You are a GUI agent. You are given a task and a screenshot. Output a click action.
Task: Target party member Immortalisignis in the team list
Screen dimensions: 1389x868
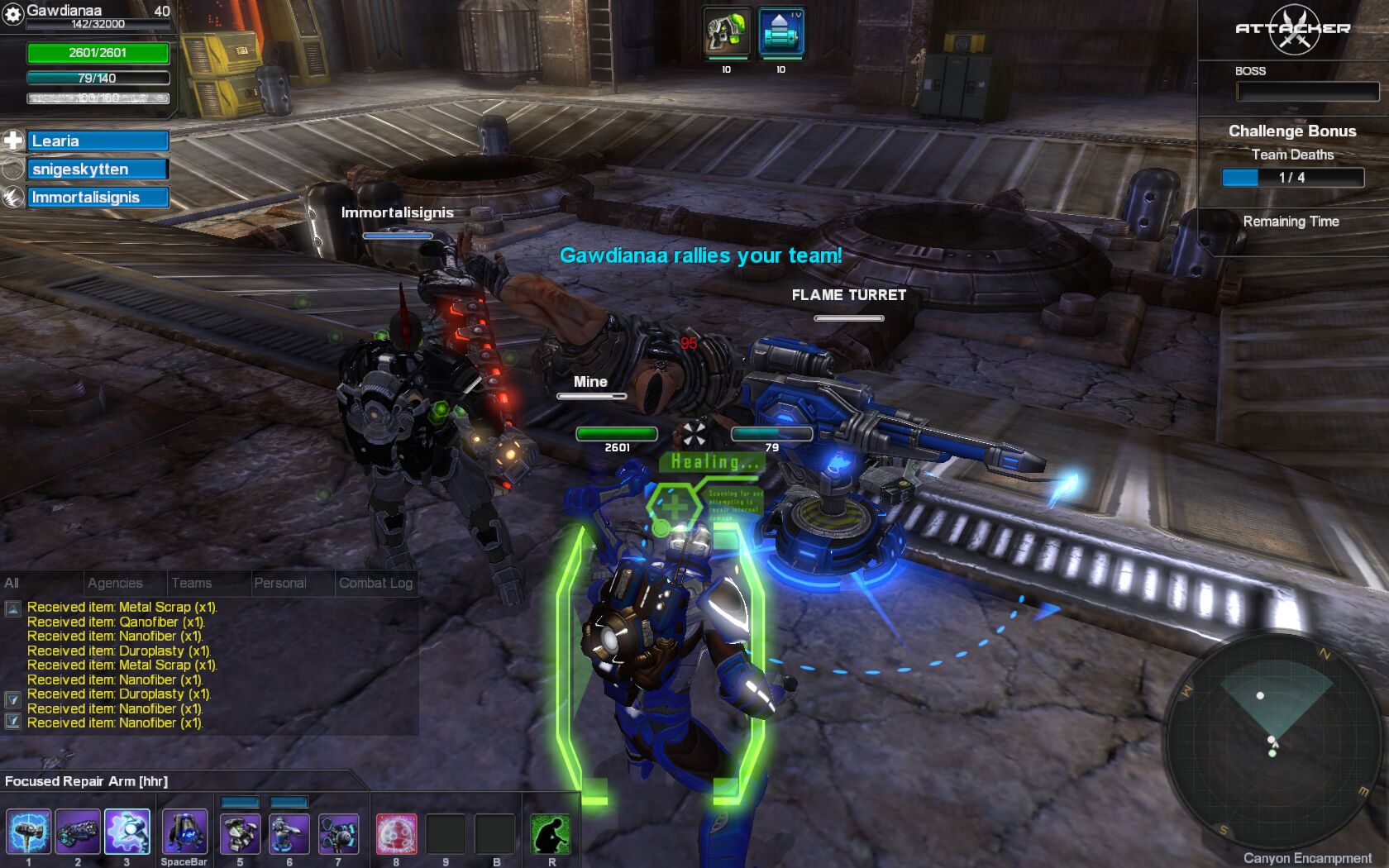(x=98, y=198)
